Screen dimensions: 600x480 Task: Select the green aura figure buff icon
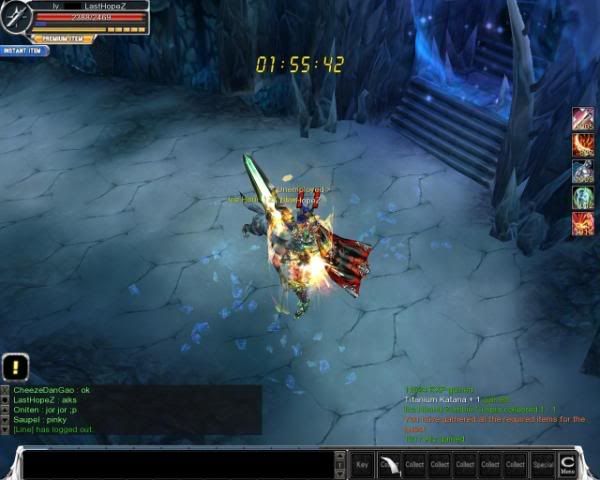click(x=583, y=198)
